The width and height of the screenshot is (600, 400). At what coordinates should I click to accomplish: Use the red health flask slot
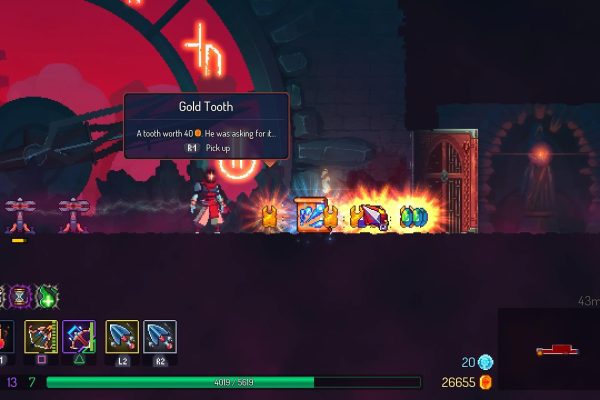tap(5, 337)
